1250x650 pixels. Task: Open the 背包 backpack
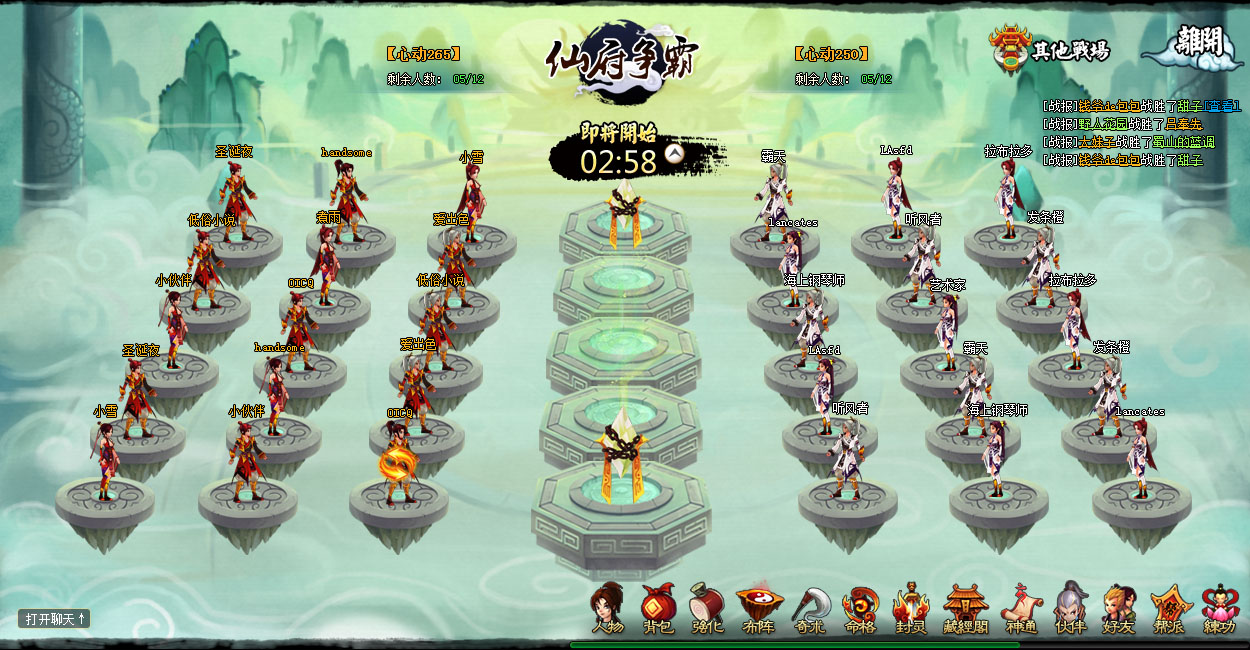(x=658, y=608)
